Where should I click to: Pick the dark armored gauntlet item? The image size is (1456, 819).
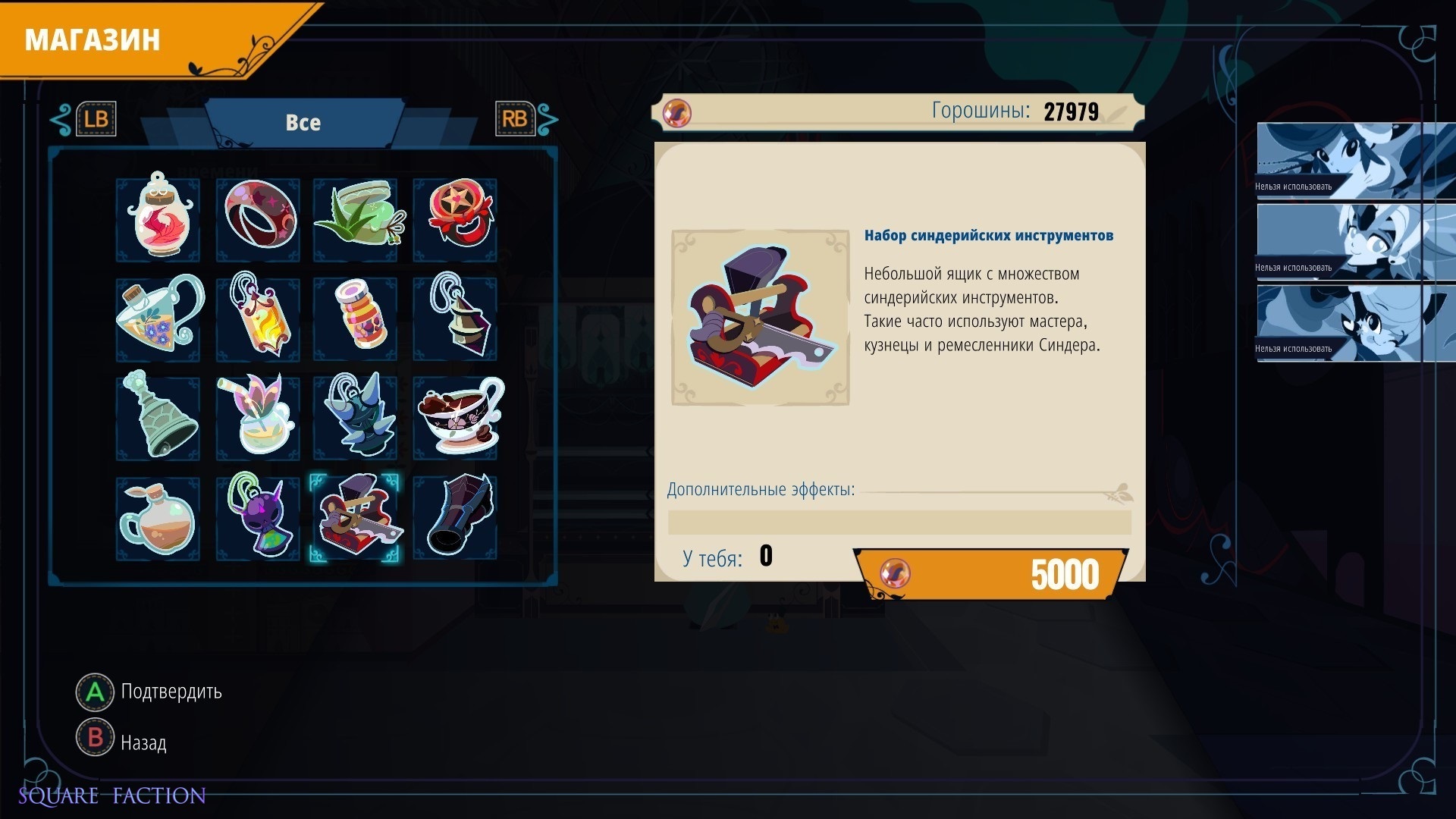click(456, 517)
